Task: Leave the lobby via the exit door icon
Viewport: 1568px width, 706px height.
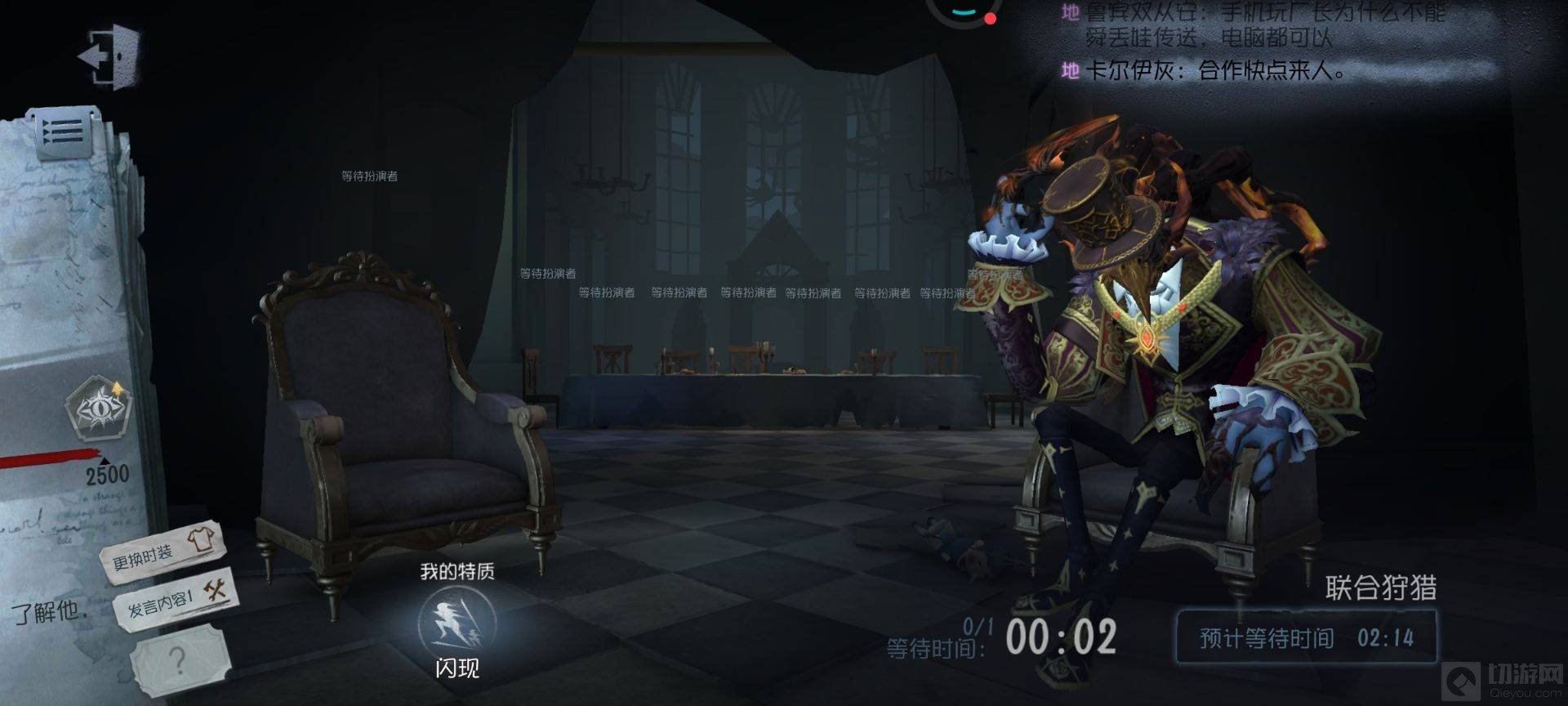Action: click(110, 55)
